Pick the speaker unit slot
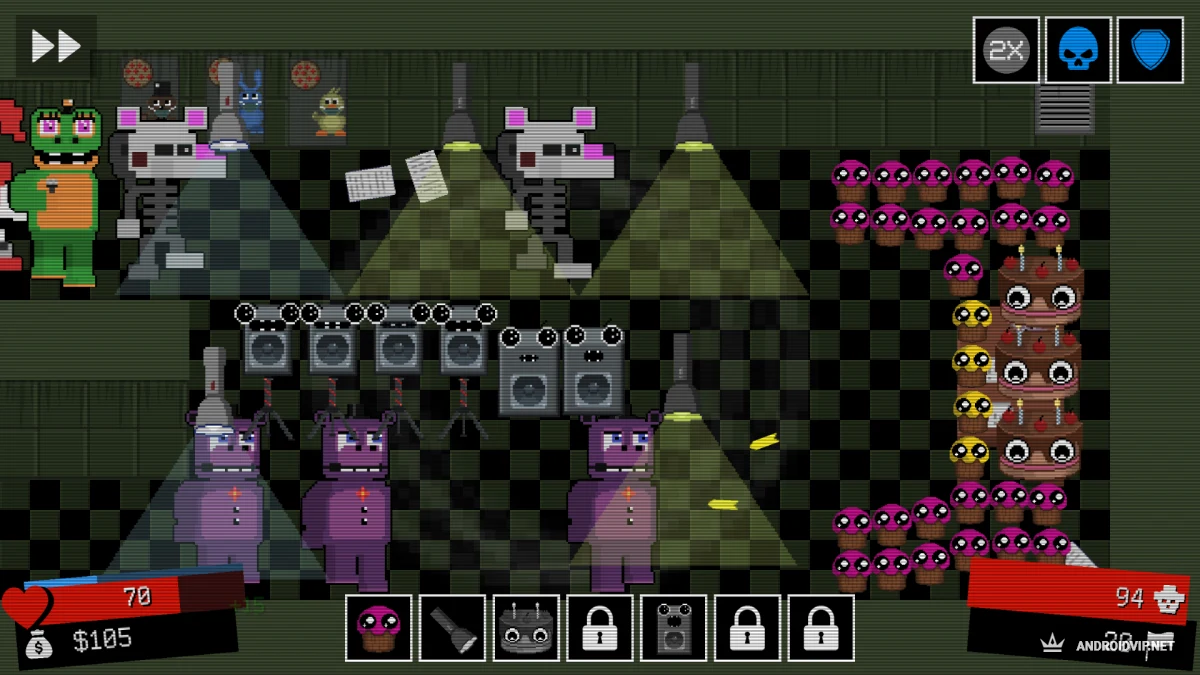1200x675 pixels. coord(674,628)
